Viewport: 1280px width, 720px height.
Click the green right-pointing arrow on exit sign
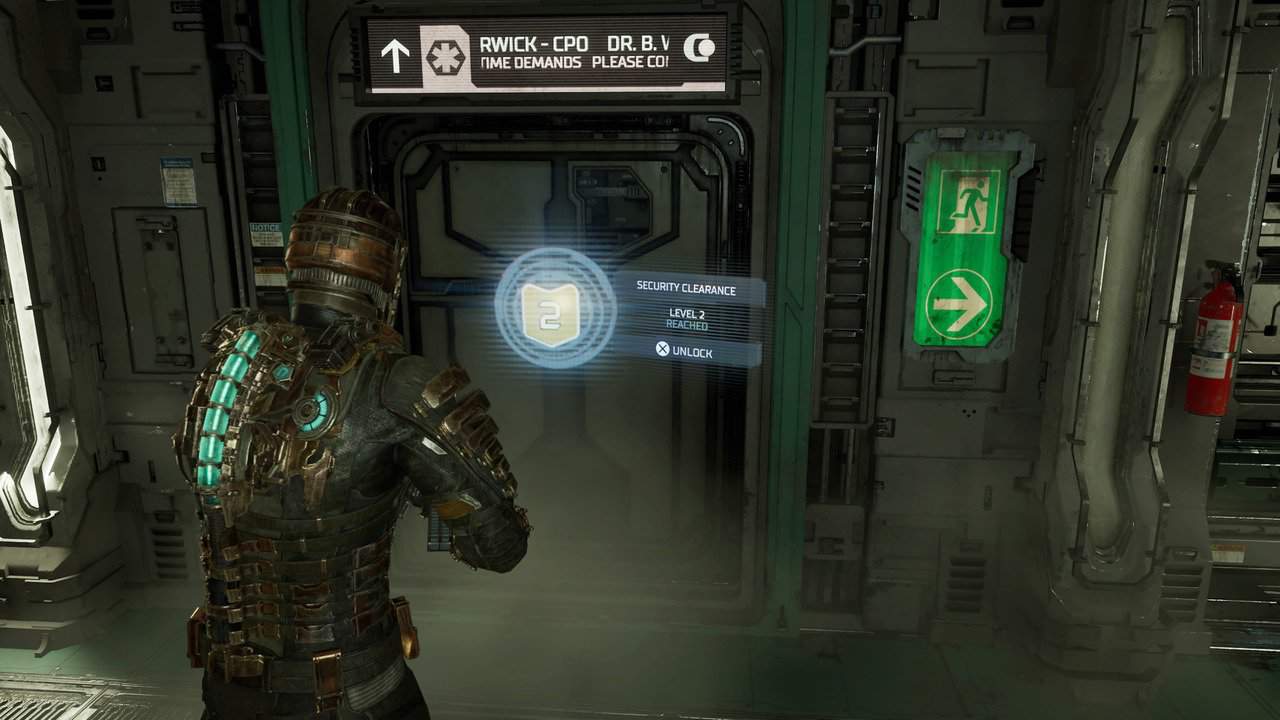pos(959,300)
